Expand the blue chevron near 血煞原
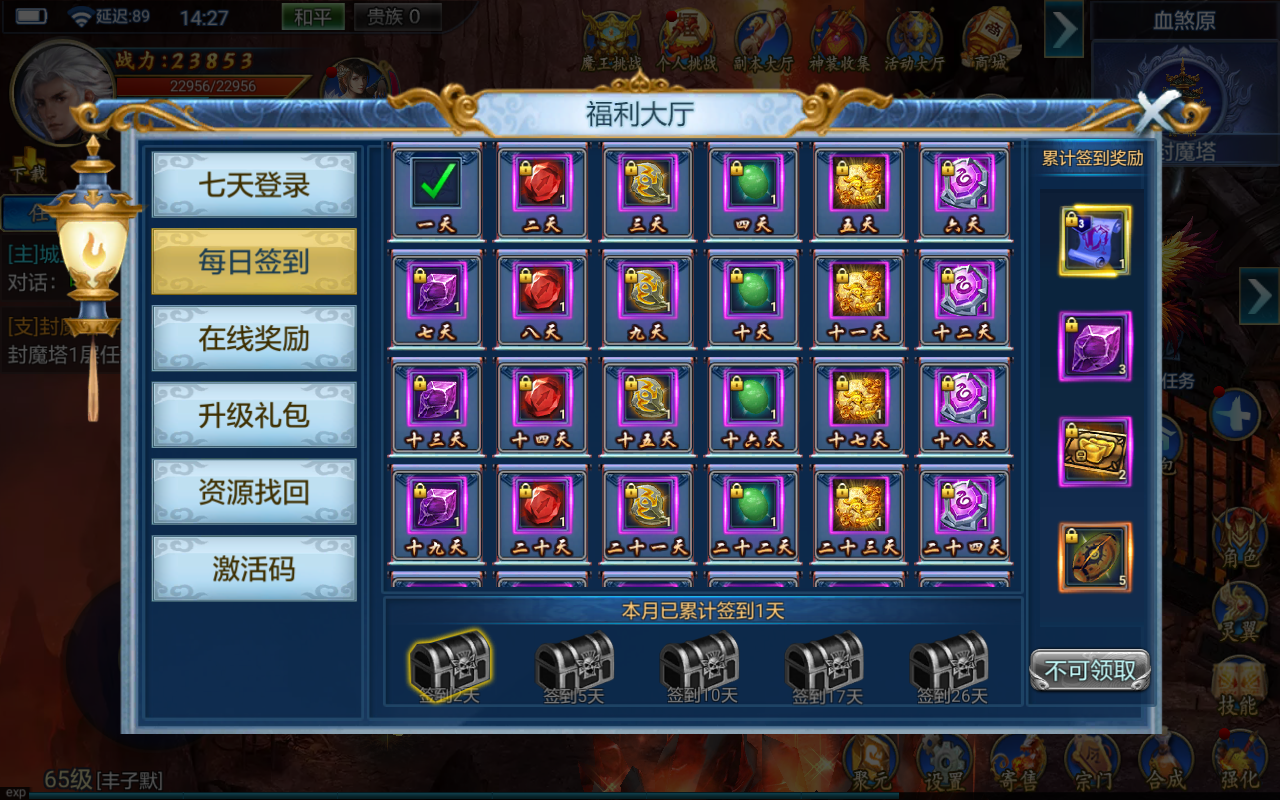 (x=1064, y=30)
